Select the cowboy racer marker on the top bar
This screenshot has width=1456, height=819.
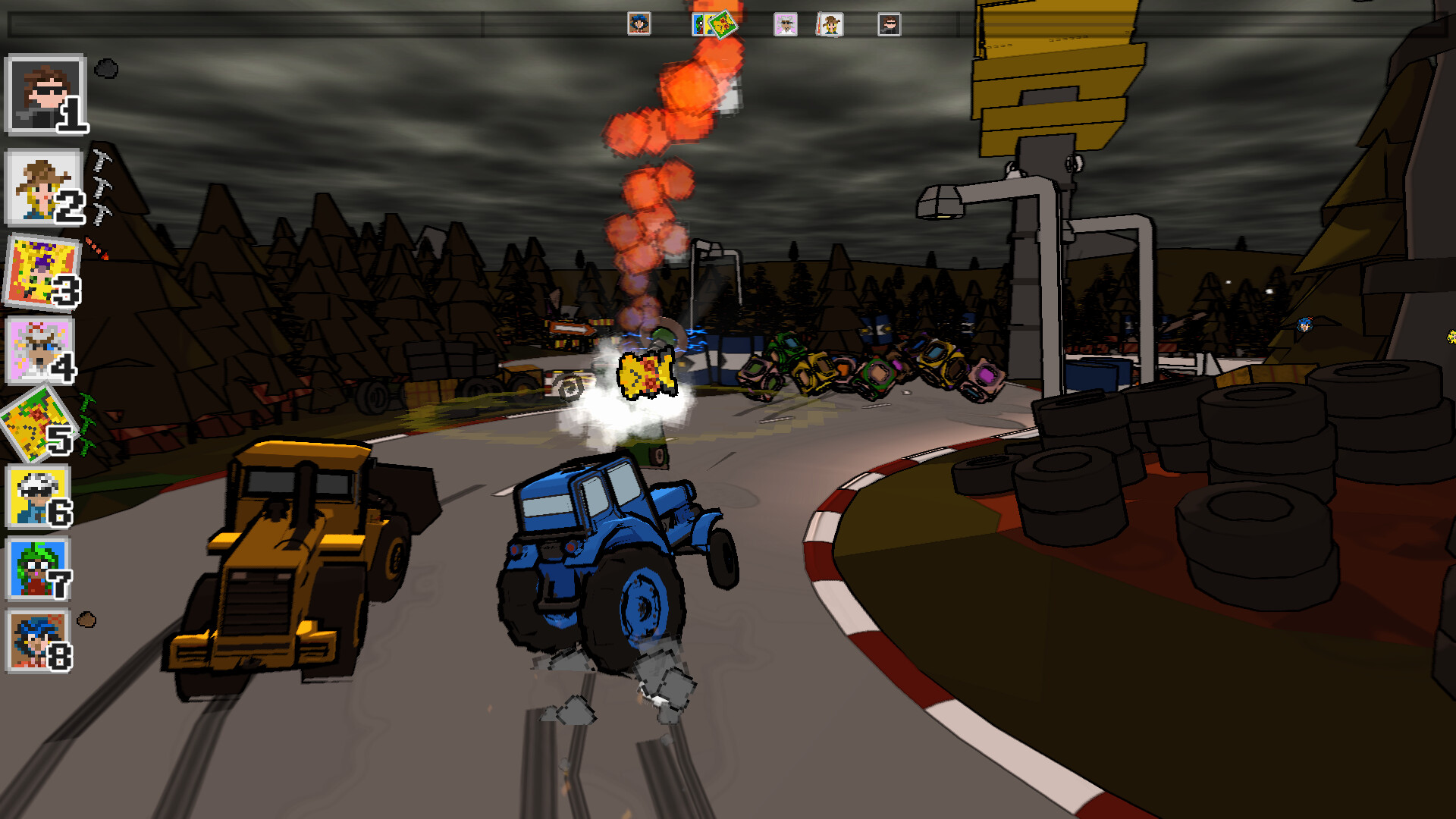tap(830, 24)
